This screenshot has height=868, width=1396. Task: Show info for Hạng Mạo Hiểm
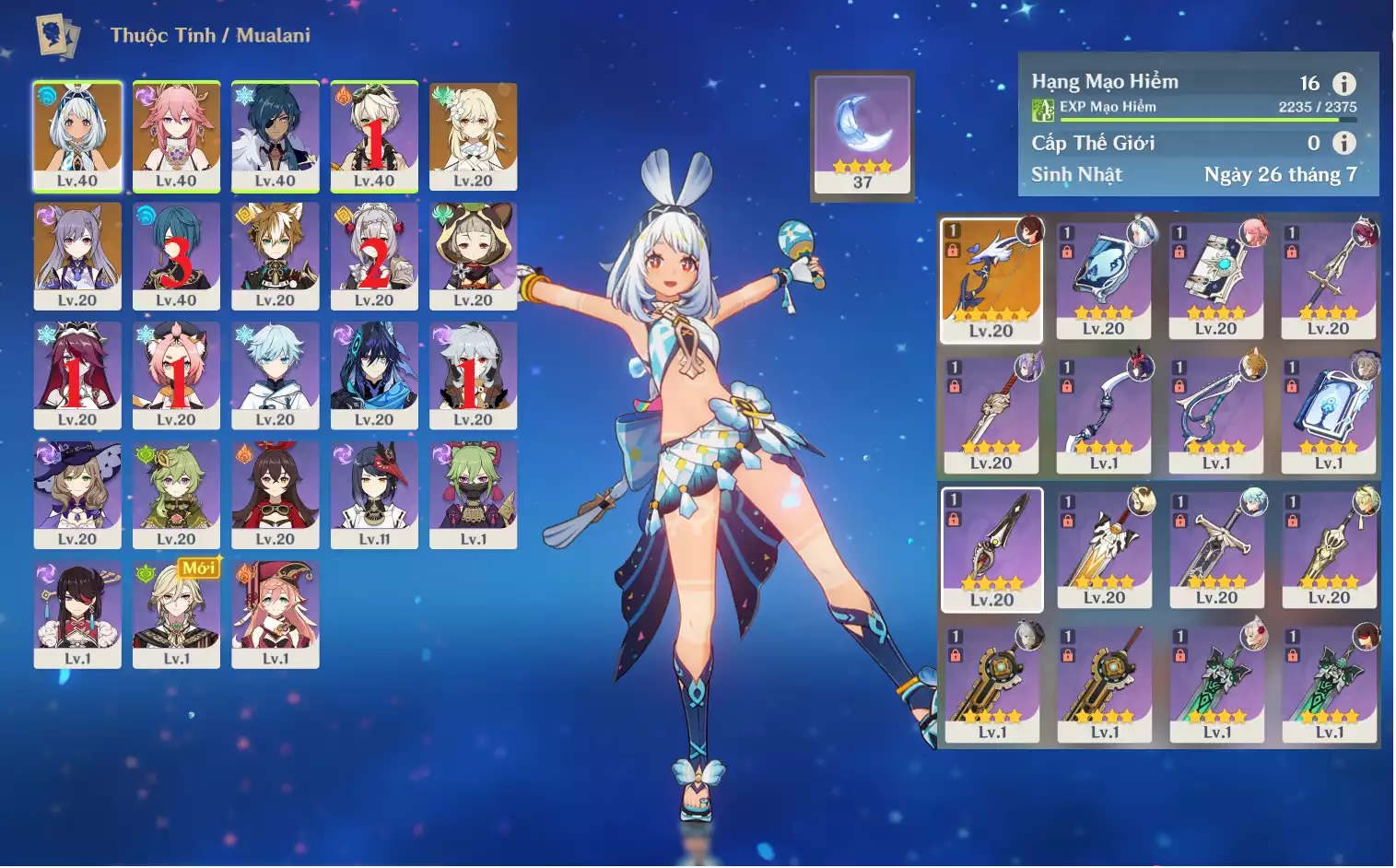coord(1344,84)
